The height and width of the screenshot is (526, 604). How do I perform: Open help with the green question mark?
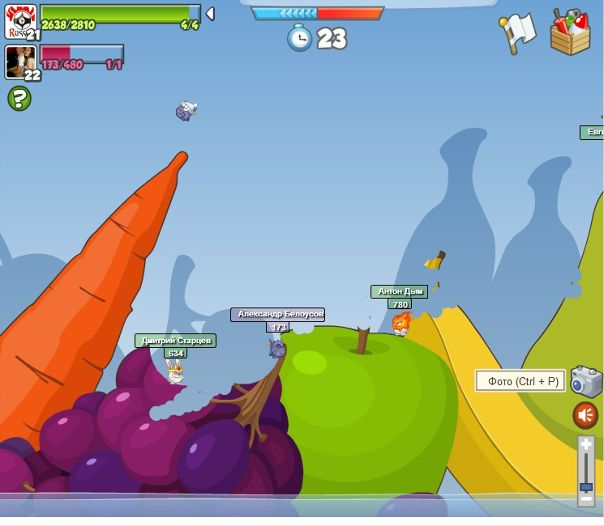tap(19, 98)
